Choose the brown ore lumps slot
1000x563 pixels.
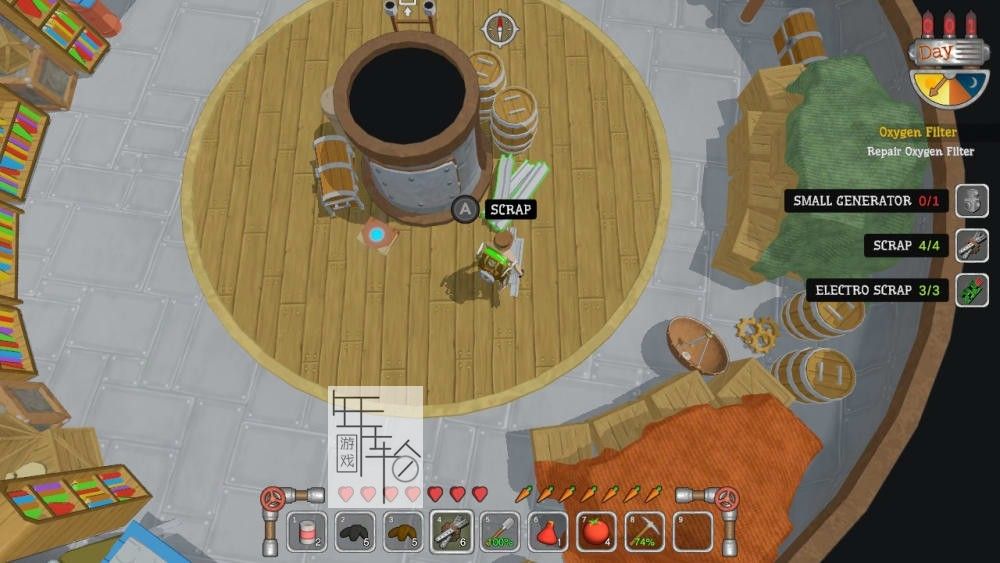tap(403, 532)
